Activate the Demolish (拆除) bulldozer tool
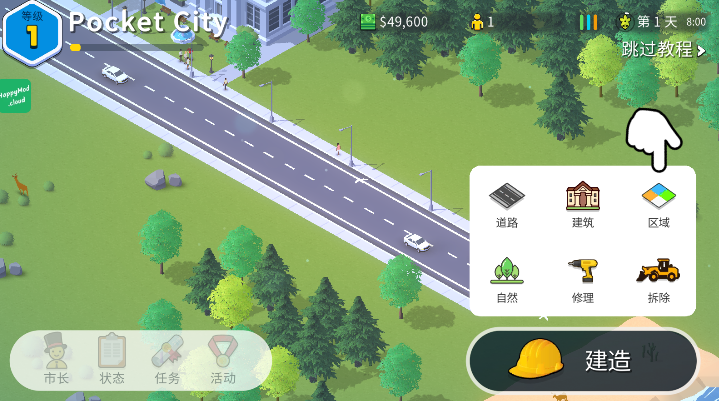The width and height of the screenshot is (719, 401). coord(658,279)
